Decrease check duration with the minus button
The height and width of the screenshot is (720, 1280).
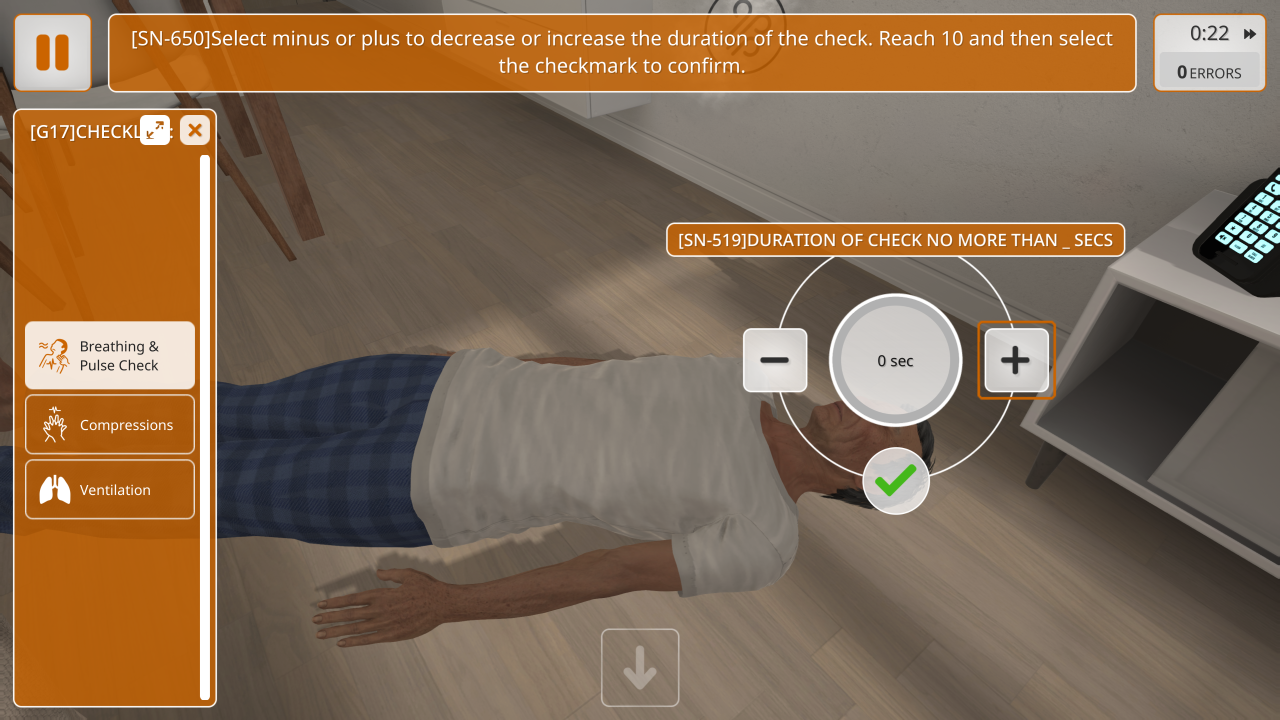tap(775, 360)
